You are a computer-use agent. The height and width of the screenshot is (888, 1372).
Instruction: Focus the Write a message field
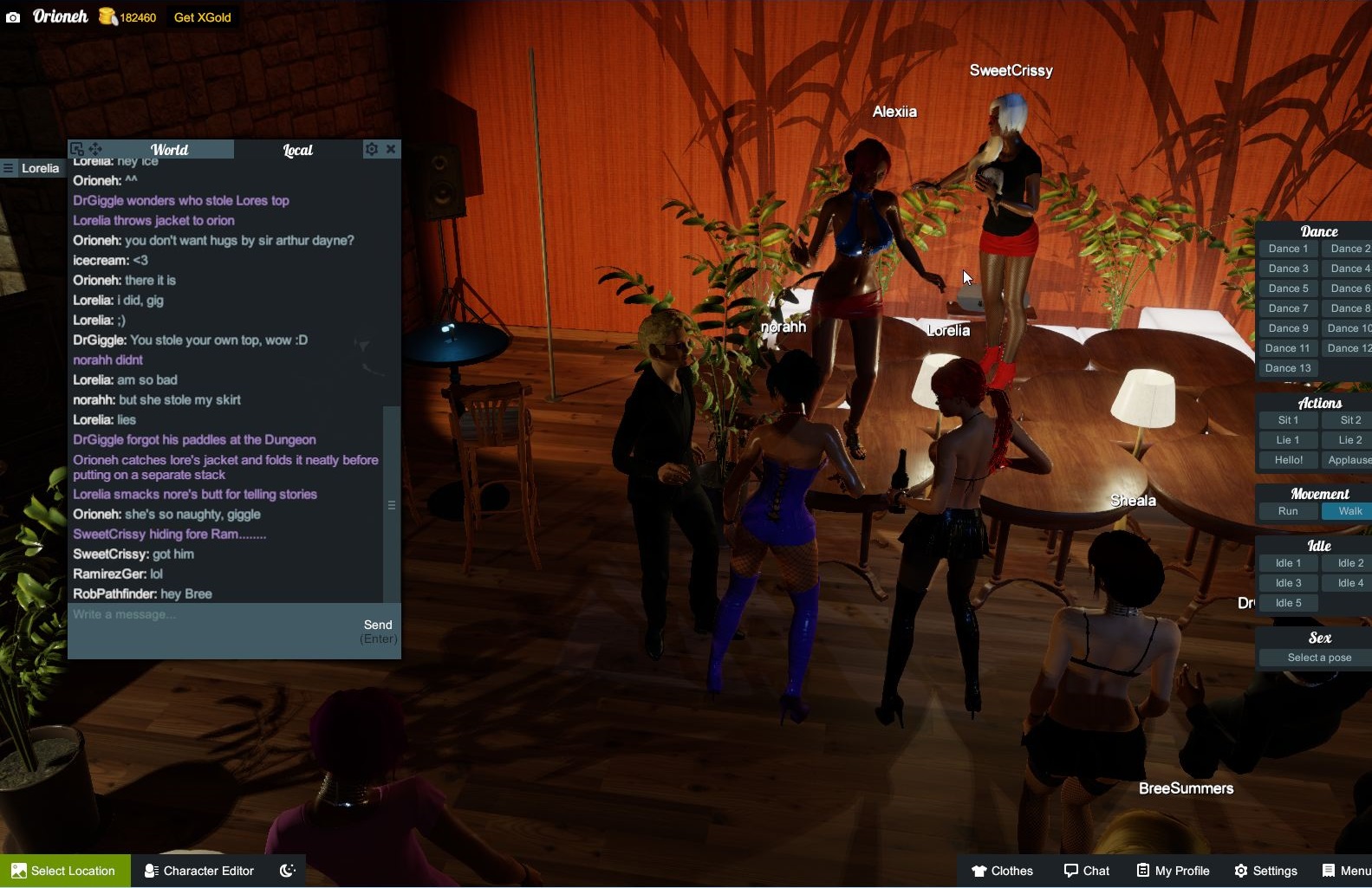pos(212,628)
